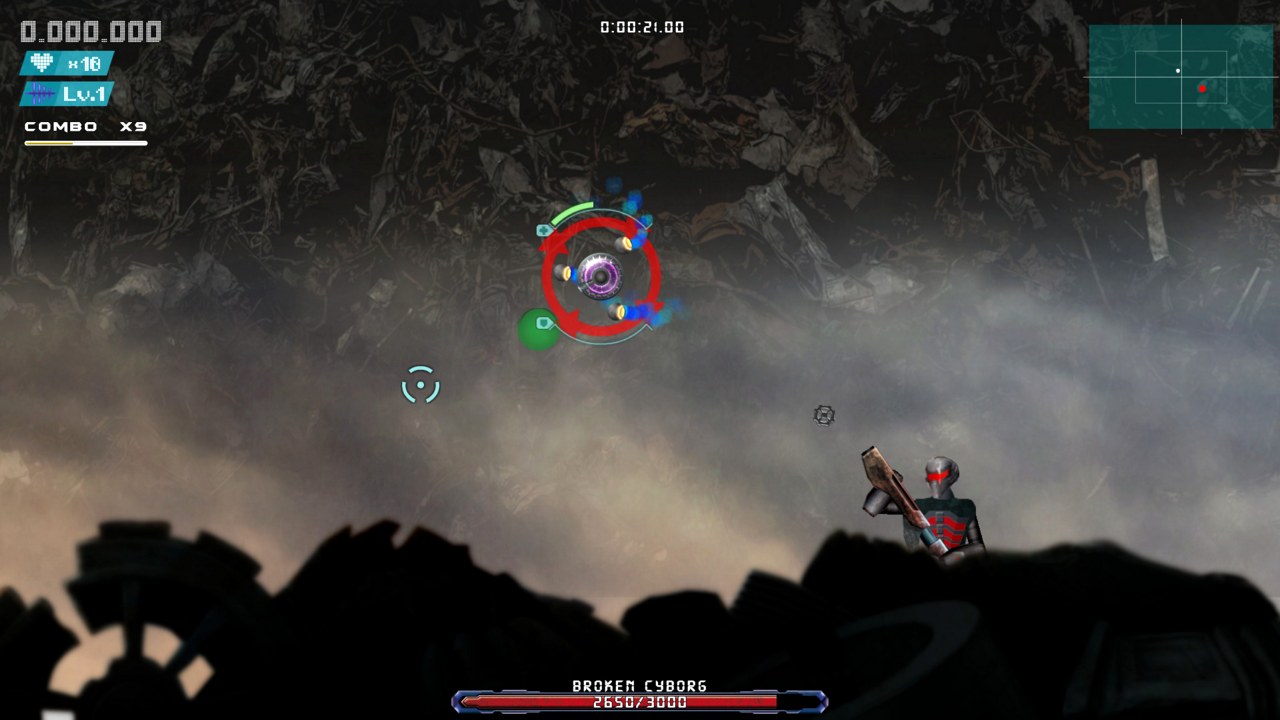
Task: Click the BROKEN CYBORG name label
Action: click(x=638, y=686)
